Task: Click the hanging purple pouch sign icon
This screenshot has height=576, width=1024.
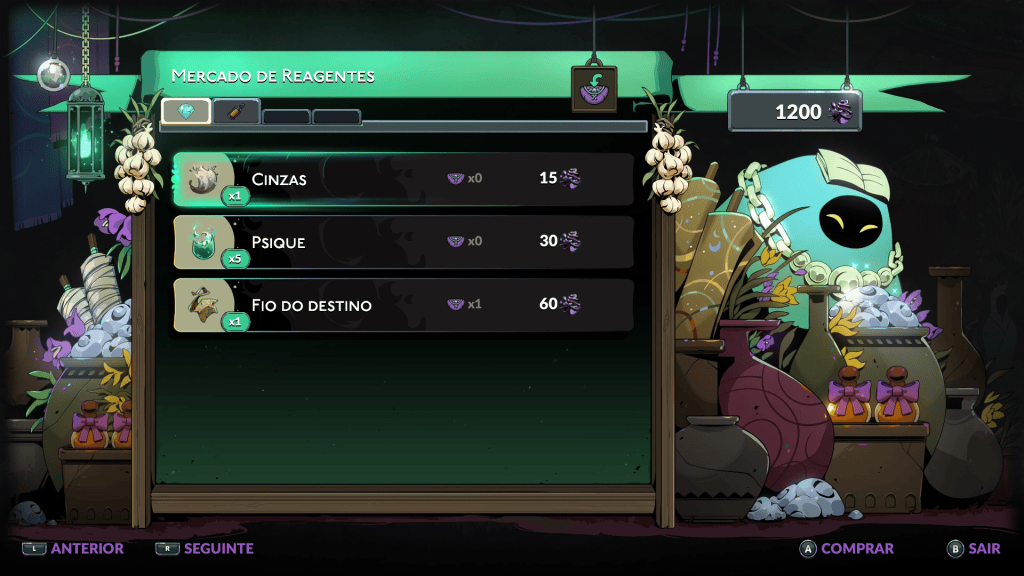Action: pyautogui.click(x=594, y=89)
